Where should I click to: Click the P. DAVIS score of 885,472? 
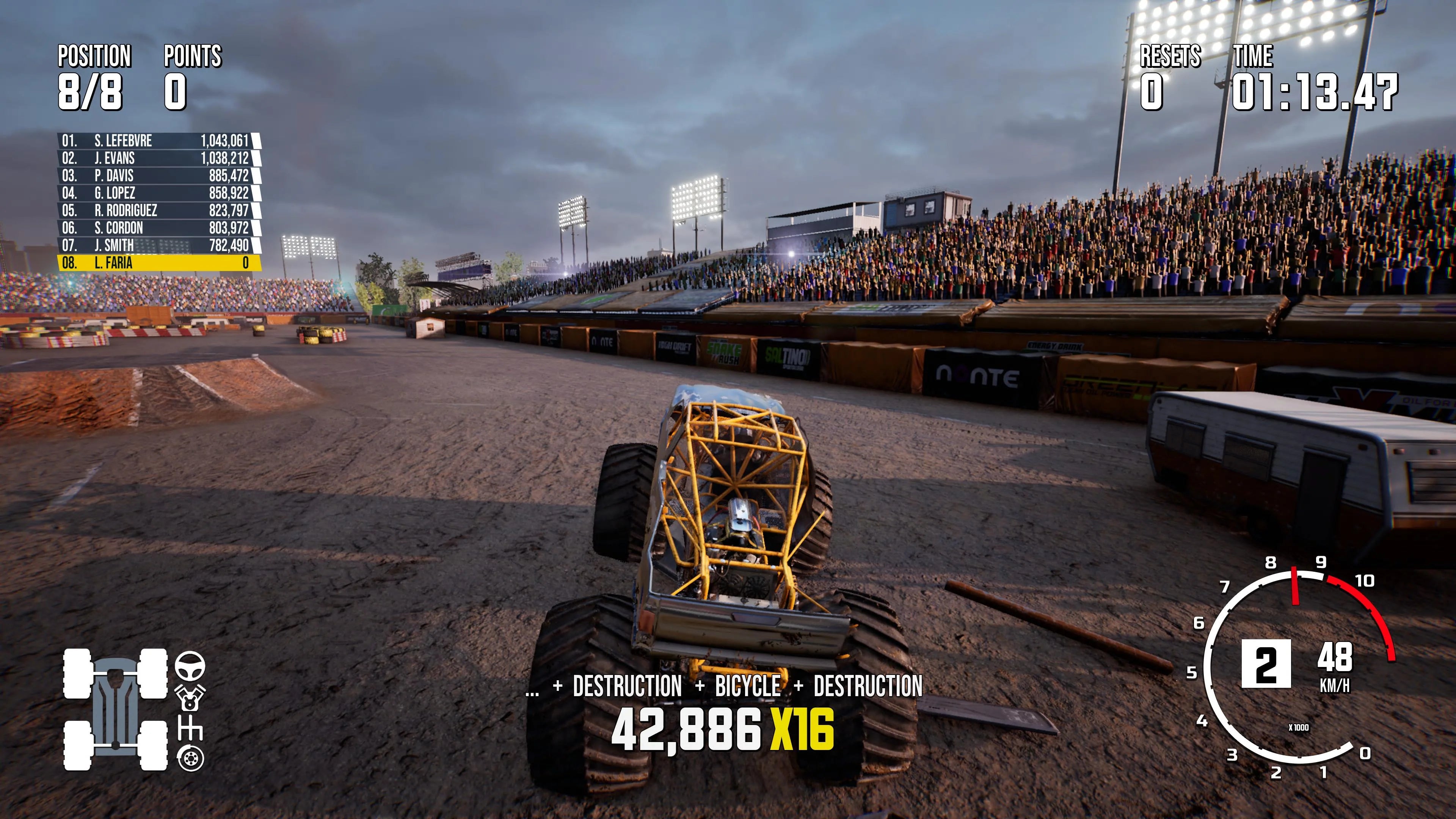point(229,176)
